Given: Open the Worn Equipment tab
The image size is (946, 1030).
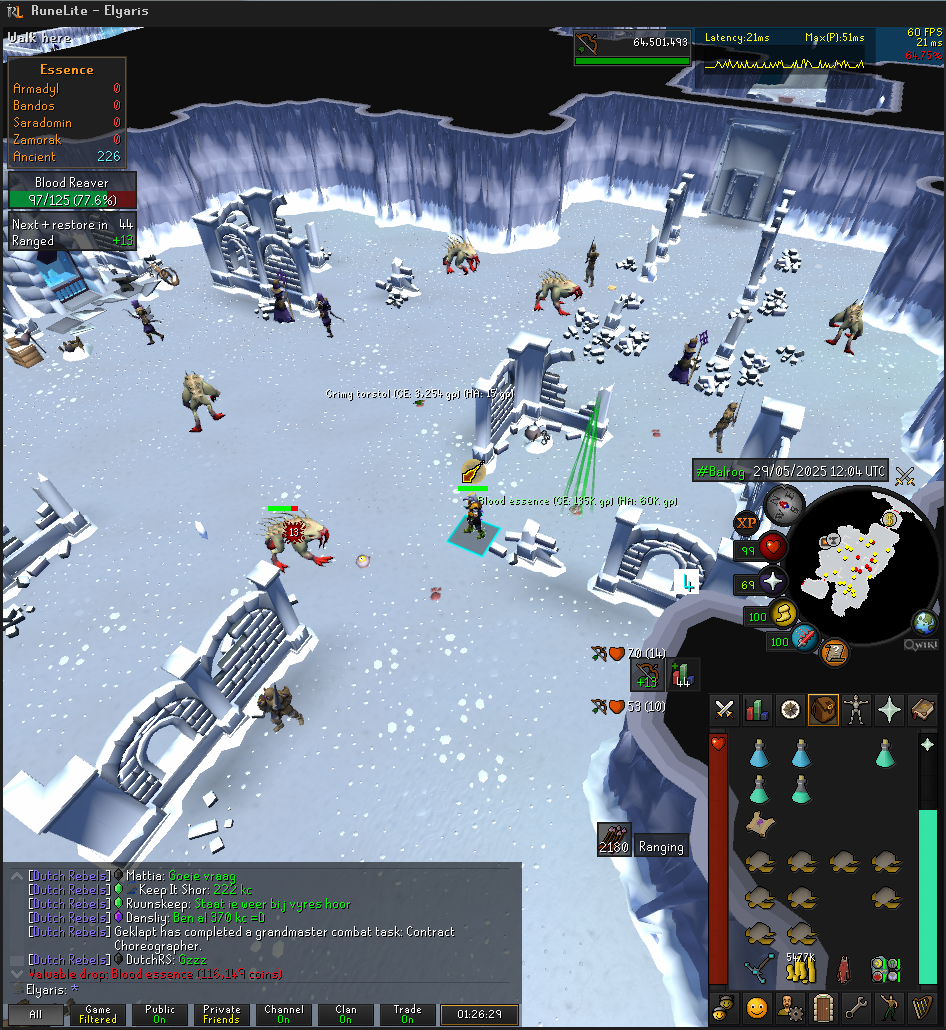Looking at the screenshot, I should (x=856, y=710).
